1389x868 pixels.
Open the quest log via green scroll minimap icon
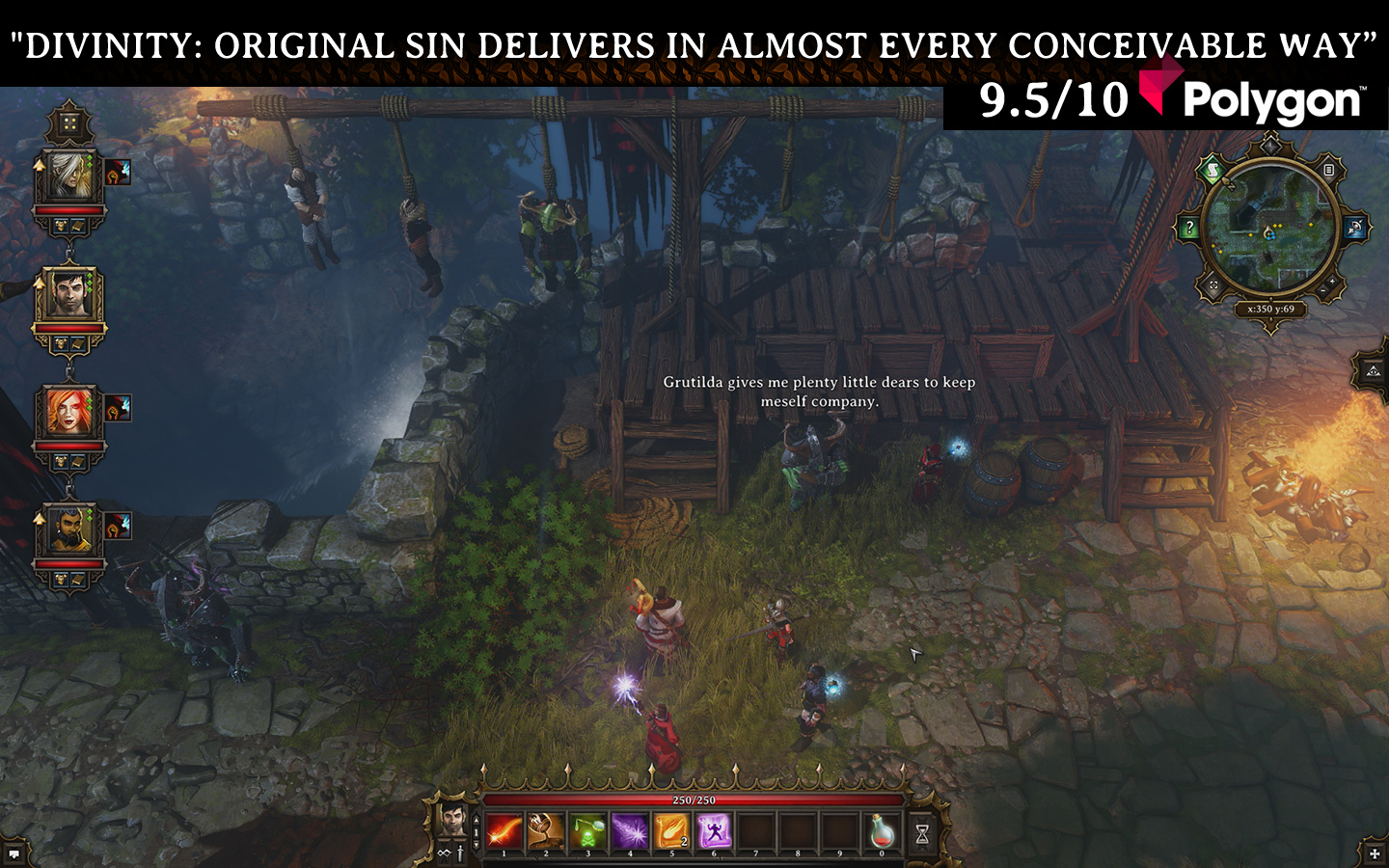(x=1212, y=170)
